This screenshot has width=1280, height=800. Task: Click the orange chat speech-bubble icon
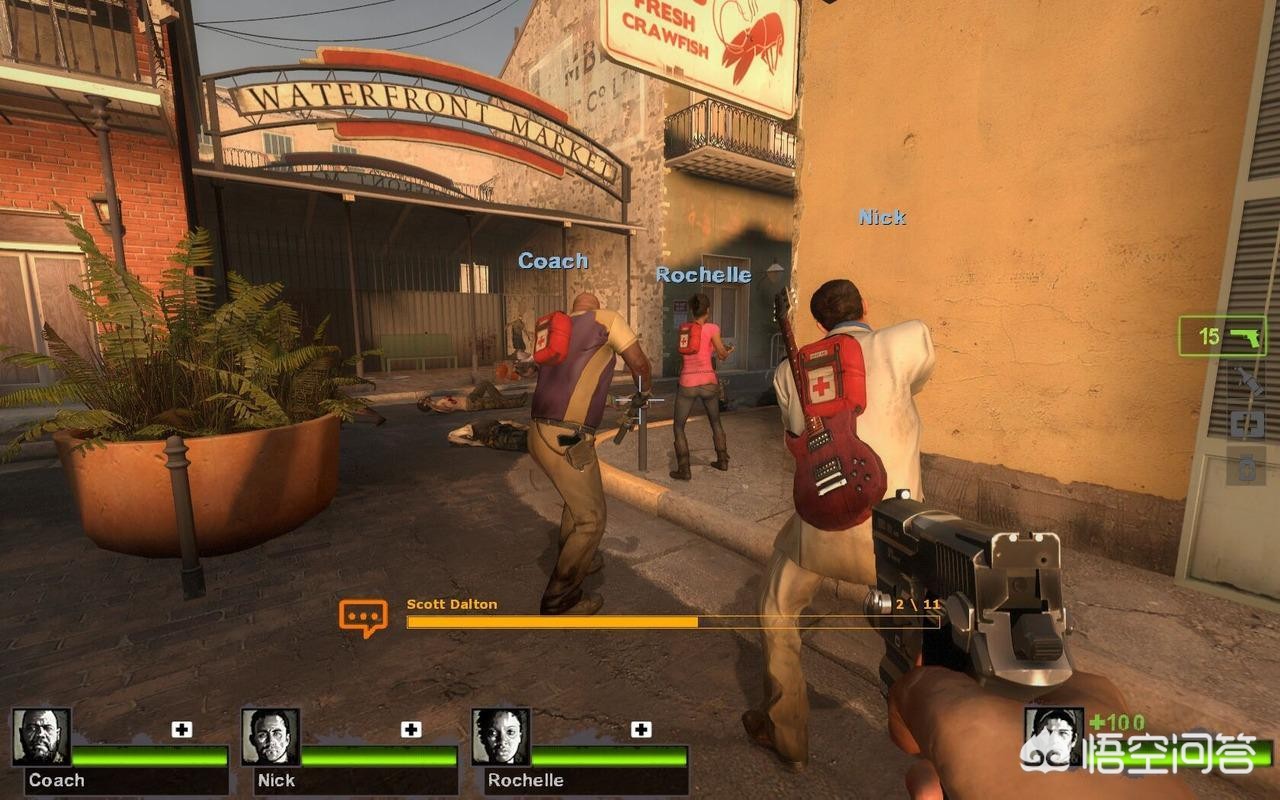click(x=362, y=616)
